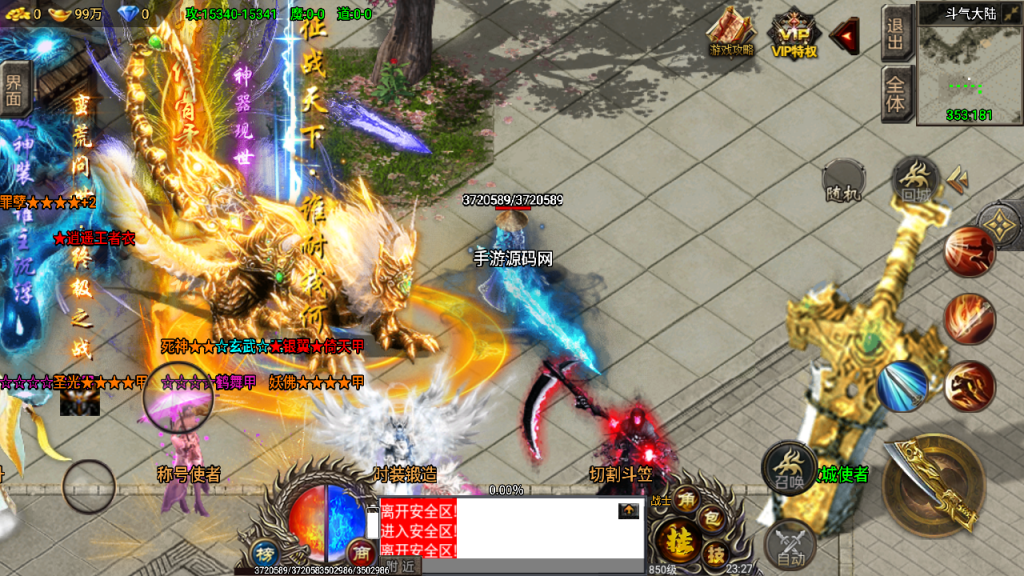1024x576 pixels.
Task: Tap the golden blade main attack button
Action: [934, 485]
